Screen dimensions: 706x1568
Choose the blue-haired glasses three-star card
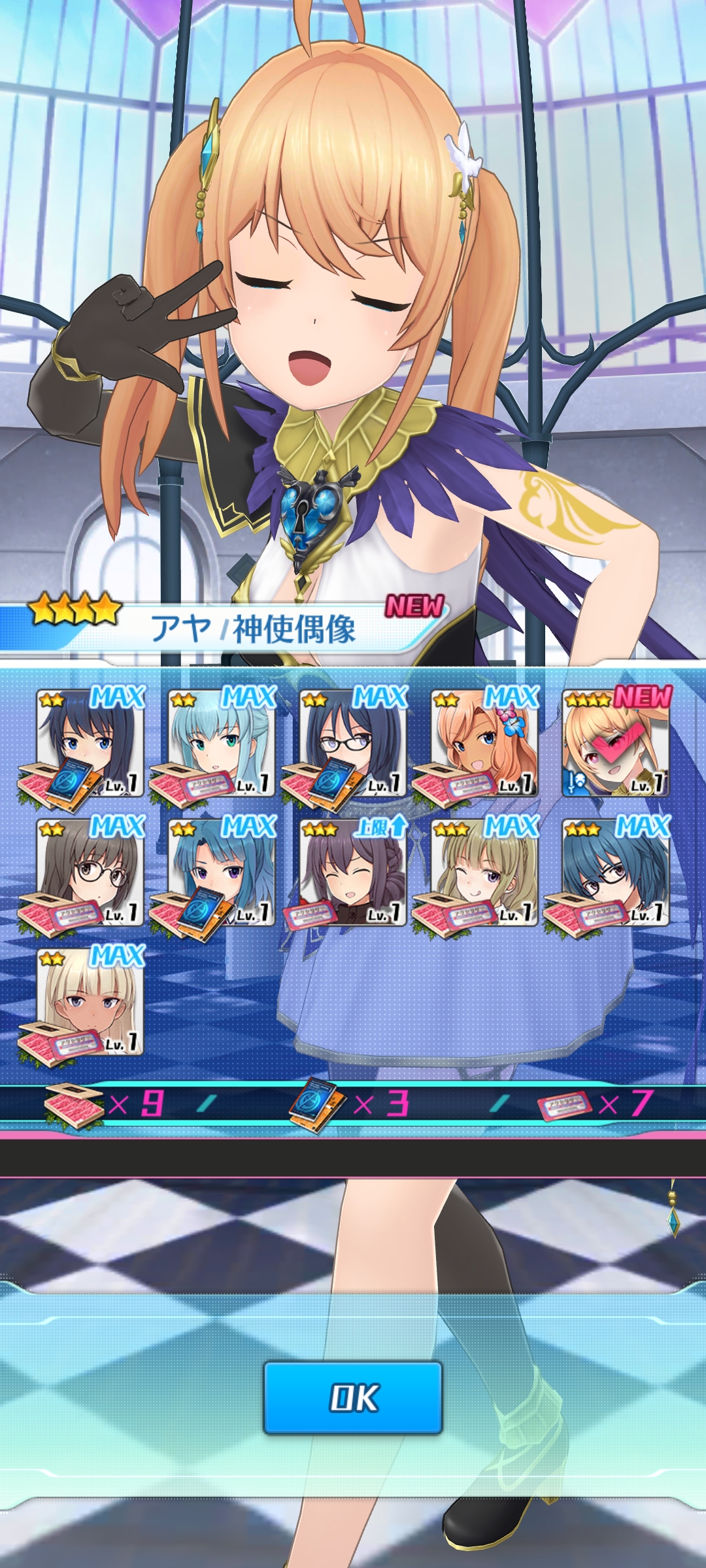(x=616, y=873)
